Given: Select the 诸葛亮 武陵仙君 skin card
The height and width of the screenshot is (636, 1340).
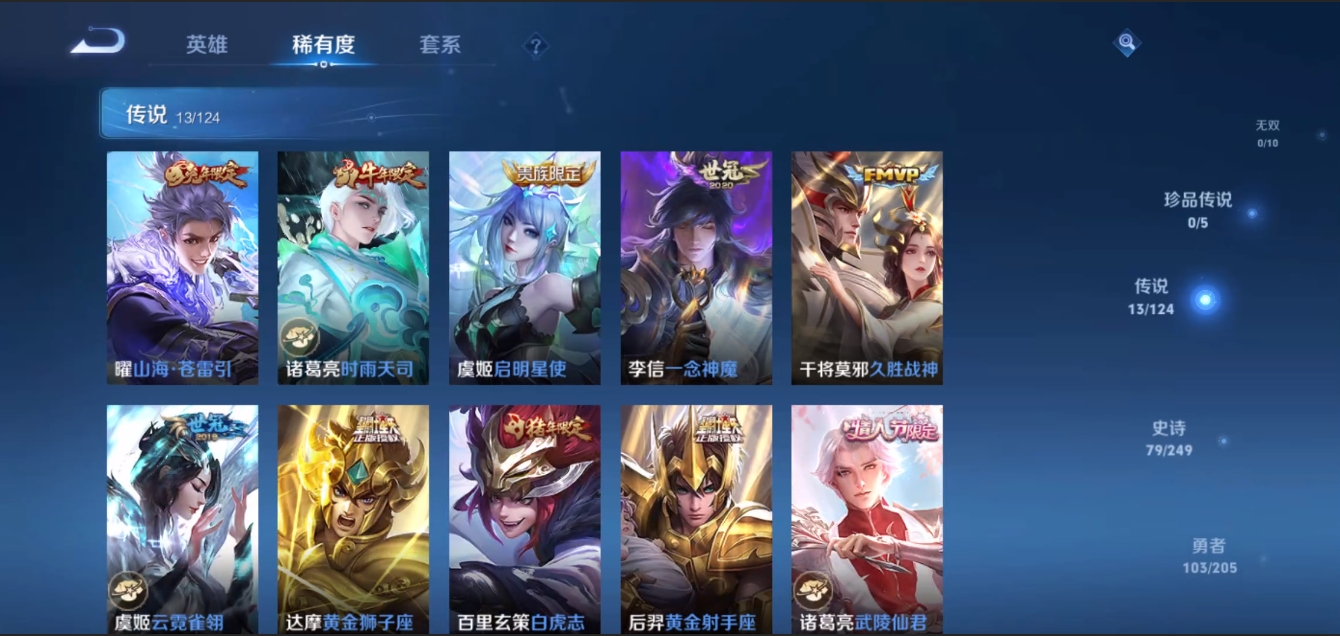Looking at the screenshot, I should [x=867, y=519].
